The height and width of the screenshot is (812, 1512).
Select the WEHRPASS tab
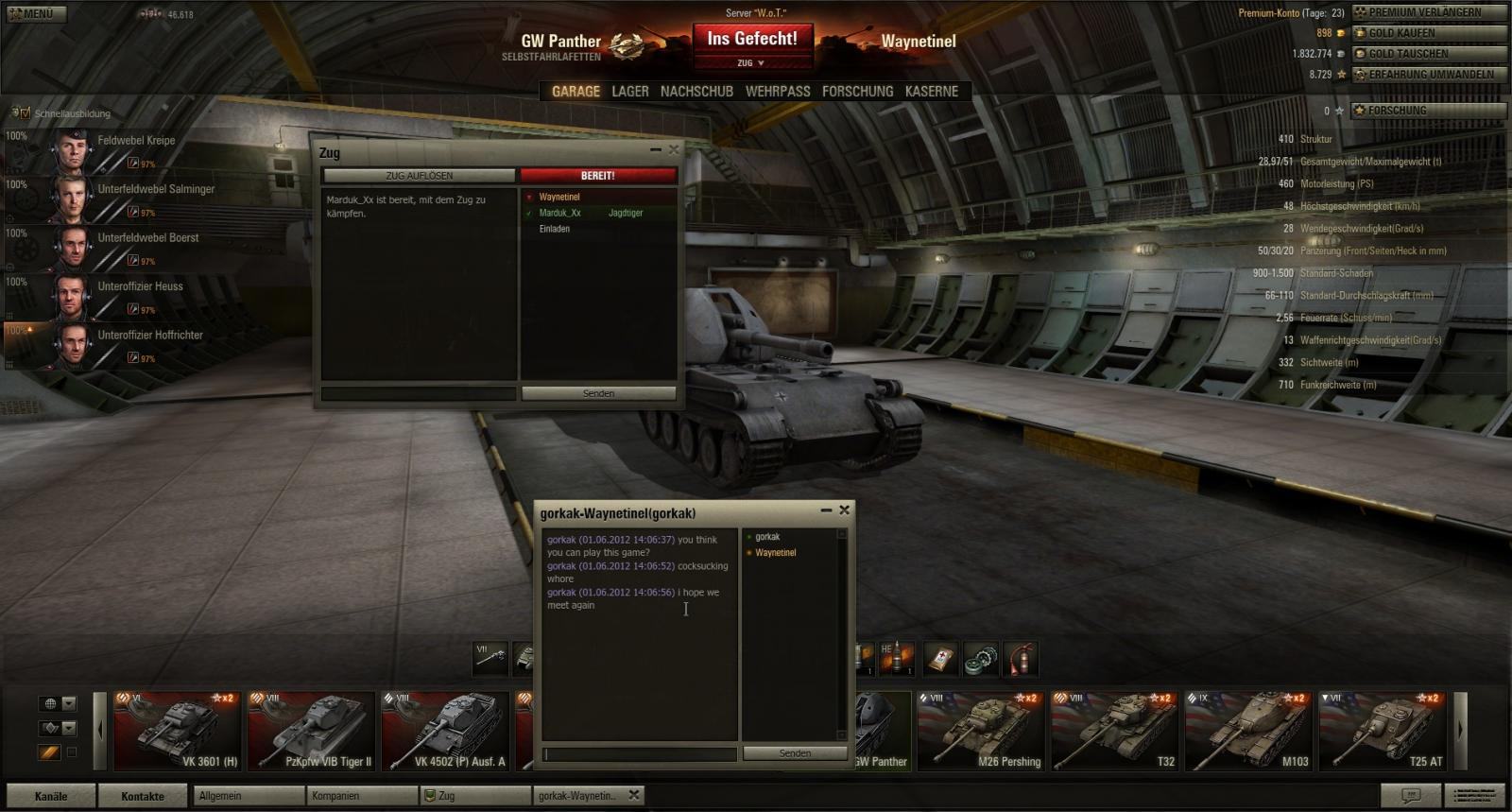[778, 92]
